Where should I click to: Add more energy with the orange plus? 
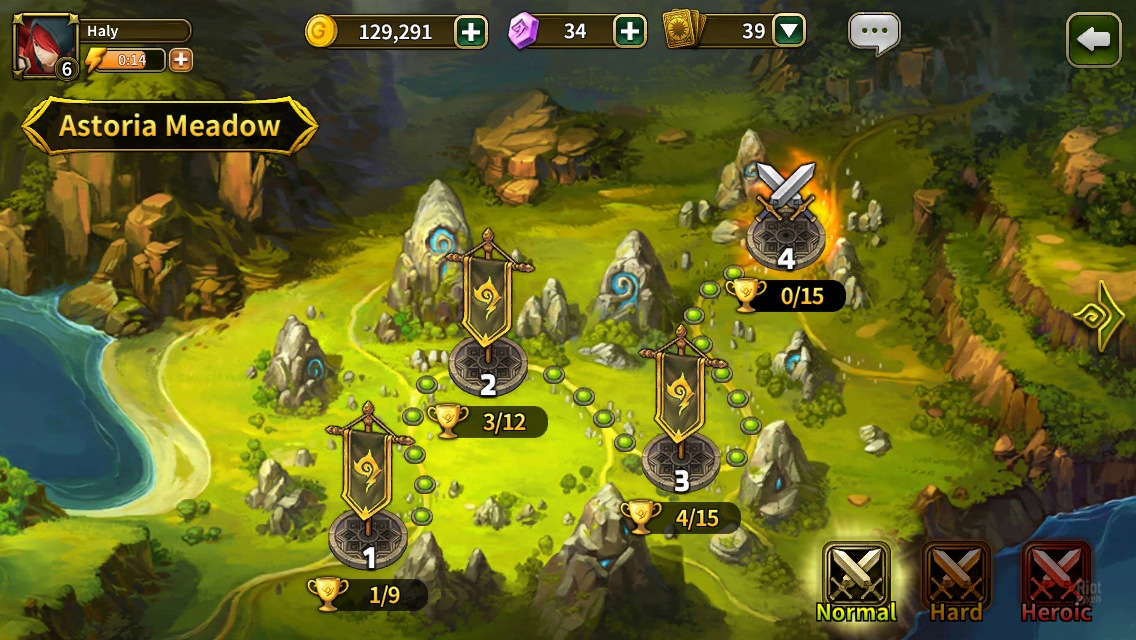click(181, 60)
